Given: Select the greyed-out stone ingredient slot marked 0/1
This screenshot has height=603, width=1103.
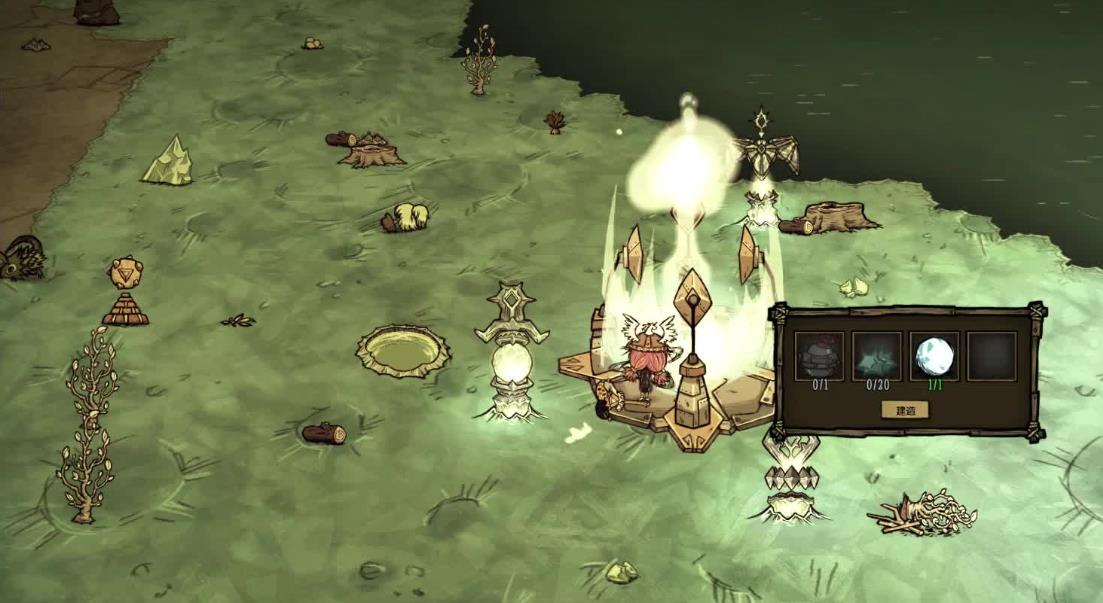Looking at the screenshot, I should [x=818, y=357].
